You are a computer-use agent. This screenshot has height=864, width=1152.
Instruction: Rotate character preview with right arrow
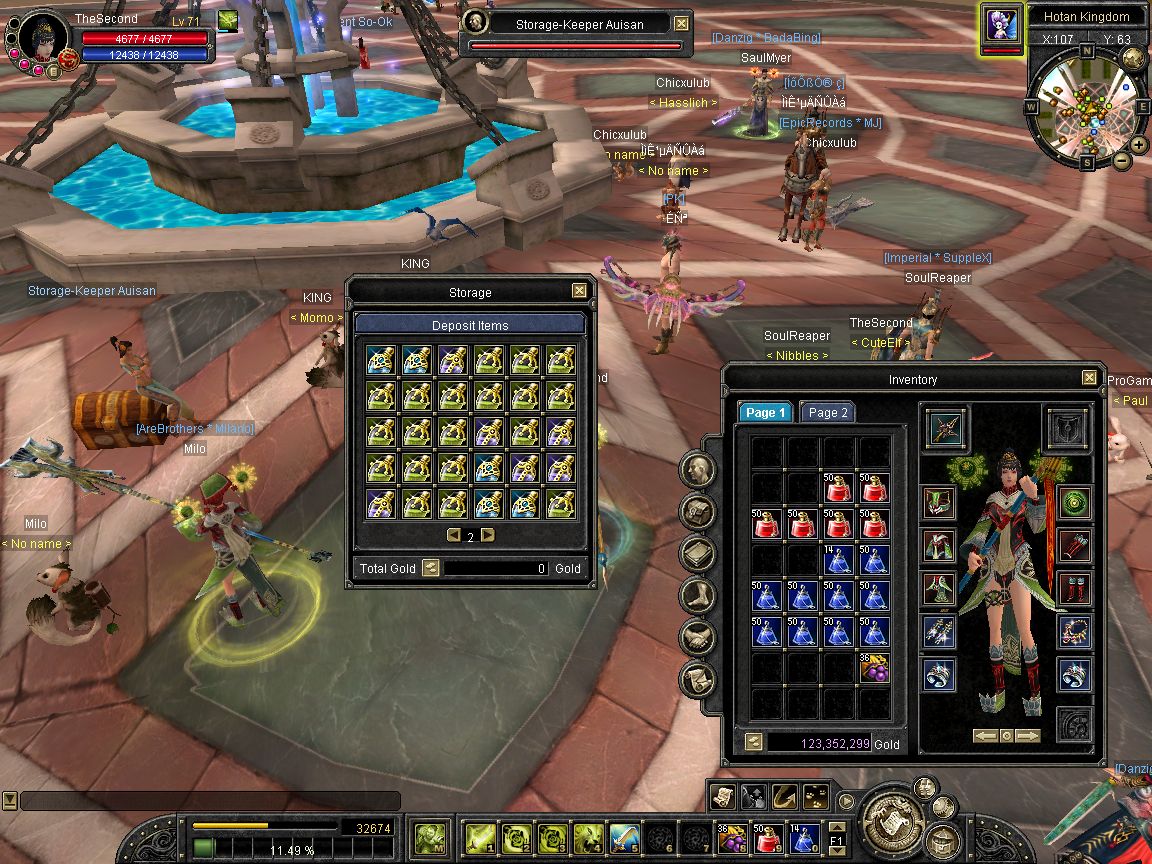(1028, 736)
